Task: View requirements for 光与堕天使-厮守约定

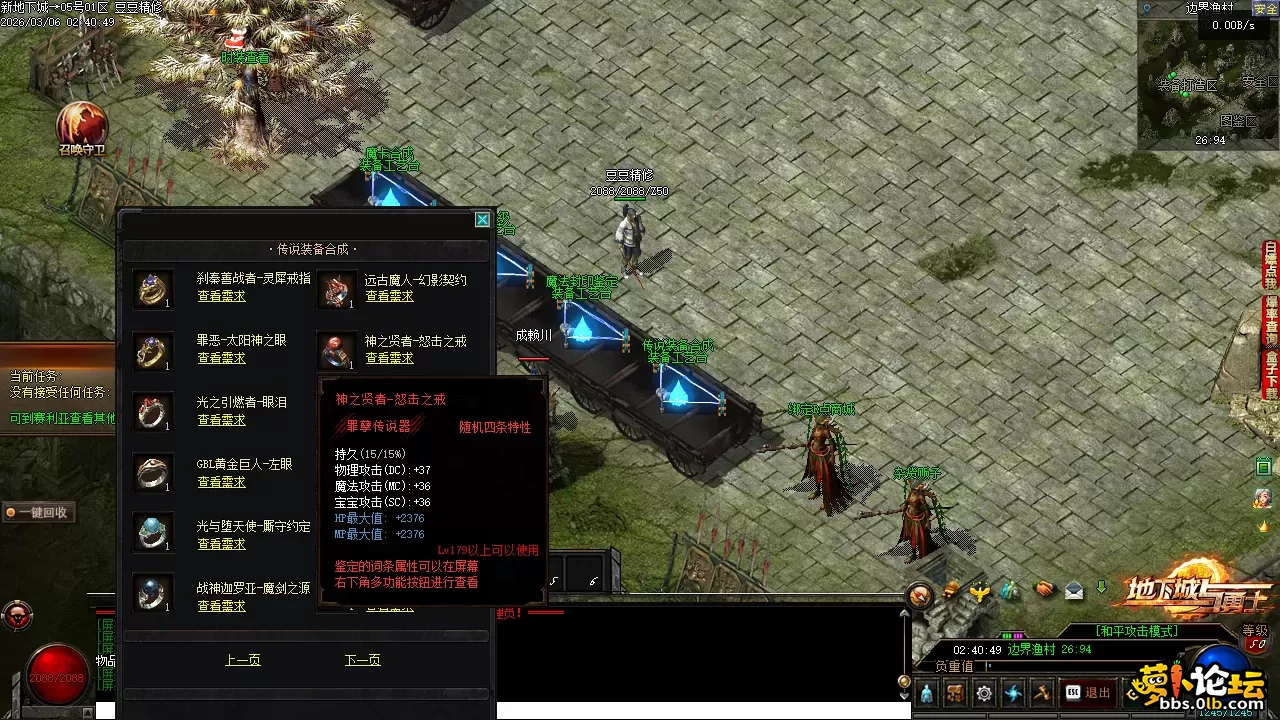Action: pos(221,544)
